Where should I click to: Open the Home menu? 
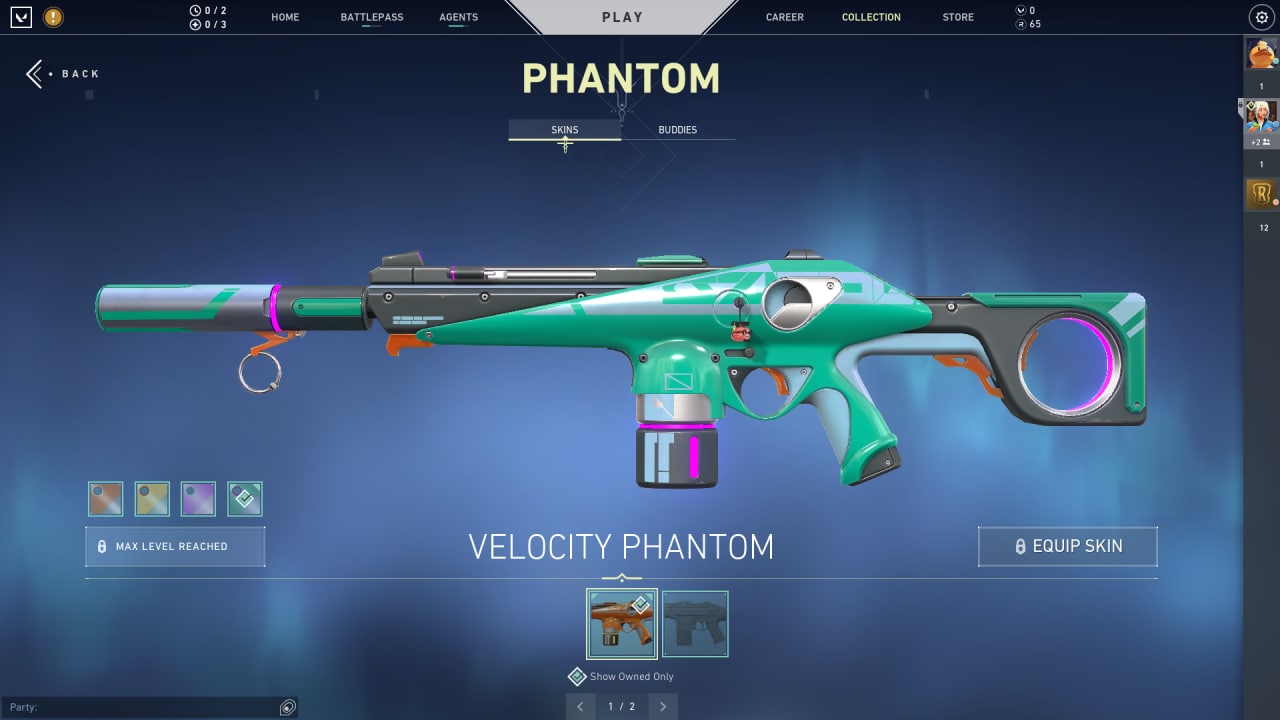285,17
